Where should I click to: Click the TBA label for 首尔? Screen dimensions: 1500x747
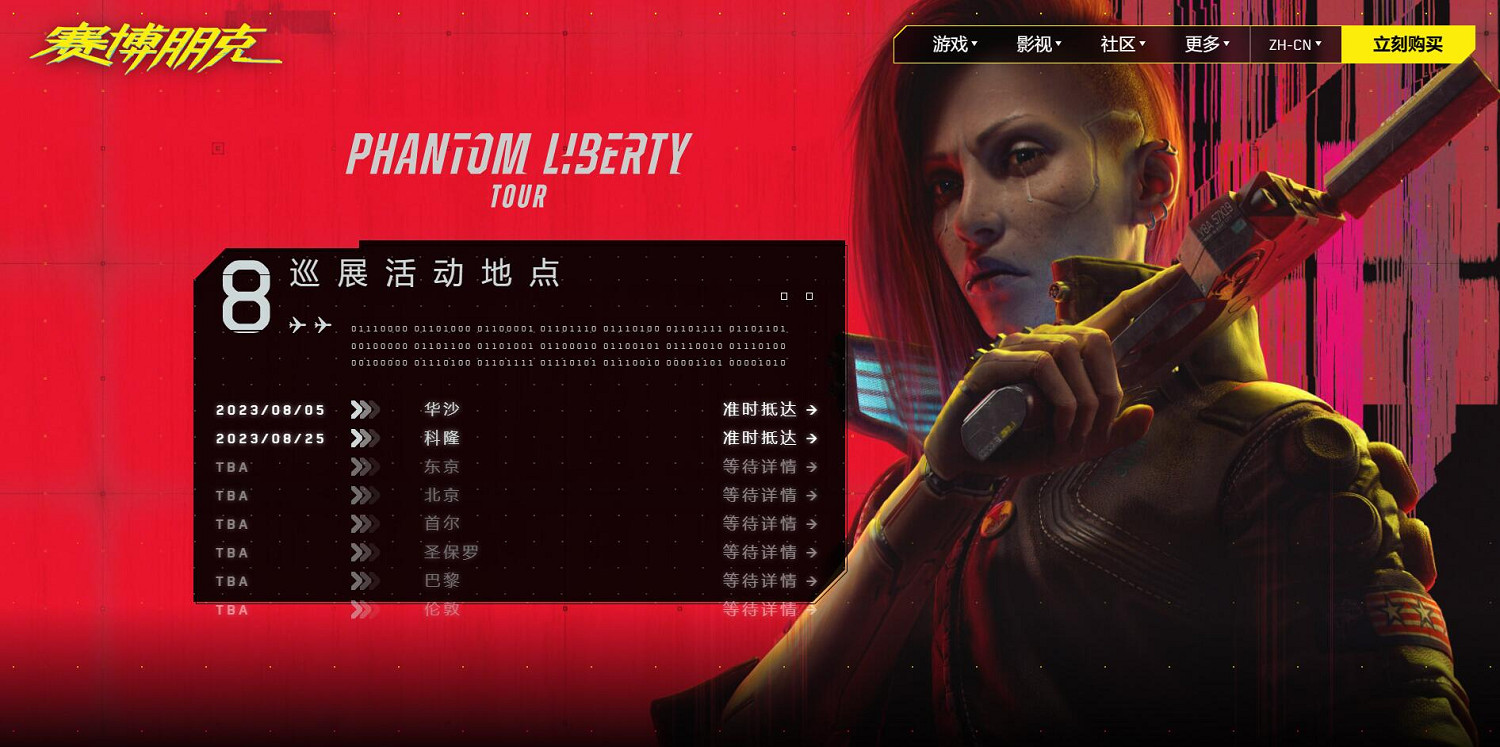pyautogui.click(x=232, y=524)
